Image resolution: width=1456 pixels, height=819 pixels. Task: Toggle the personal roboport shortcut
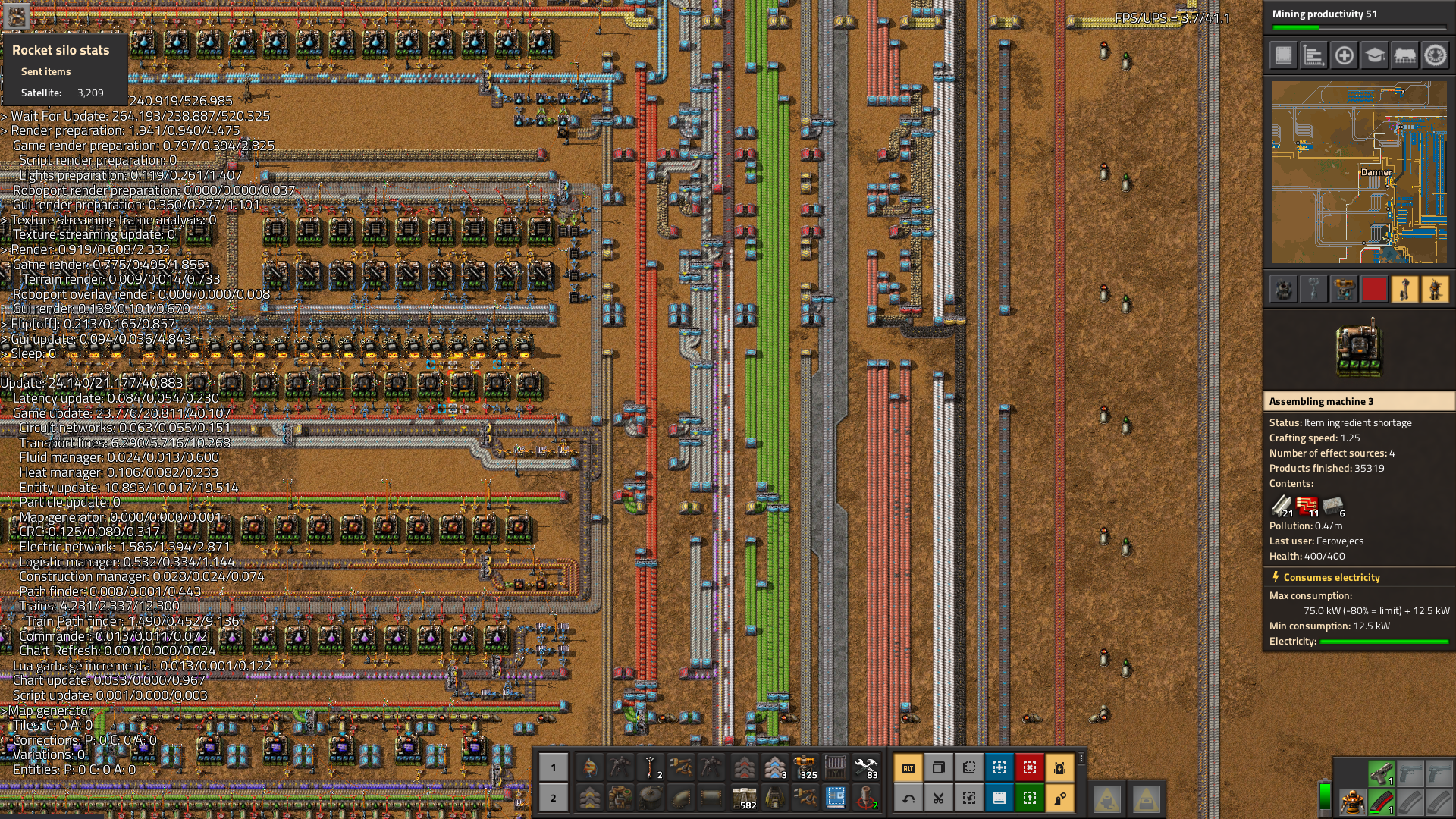click(x=1060, y=767)
